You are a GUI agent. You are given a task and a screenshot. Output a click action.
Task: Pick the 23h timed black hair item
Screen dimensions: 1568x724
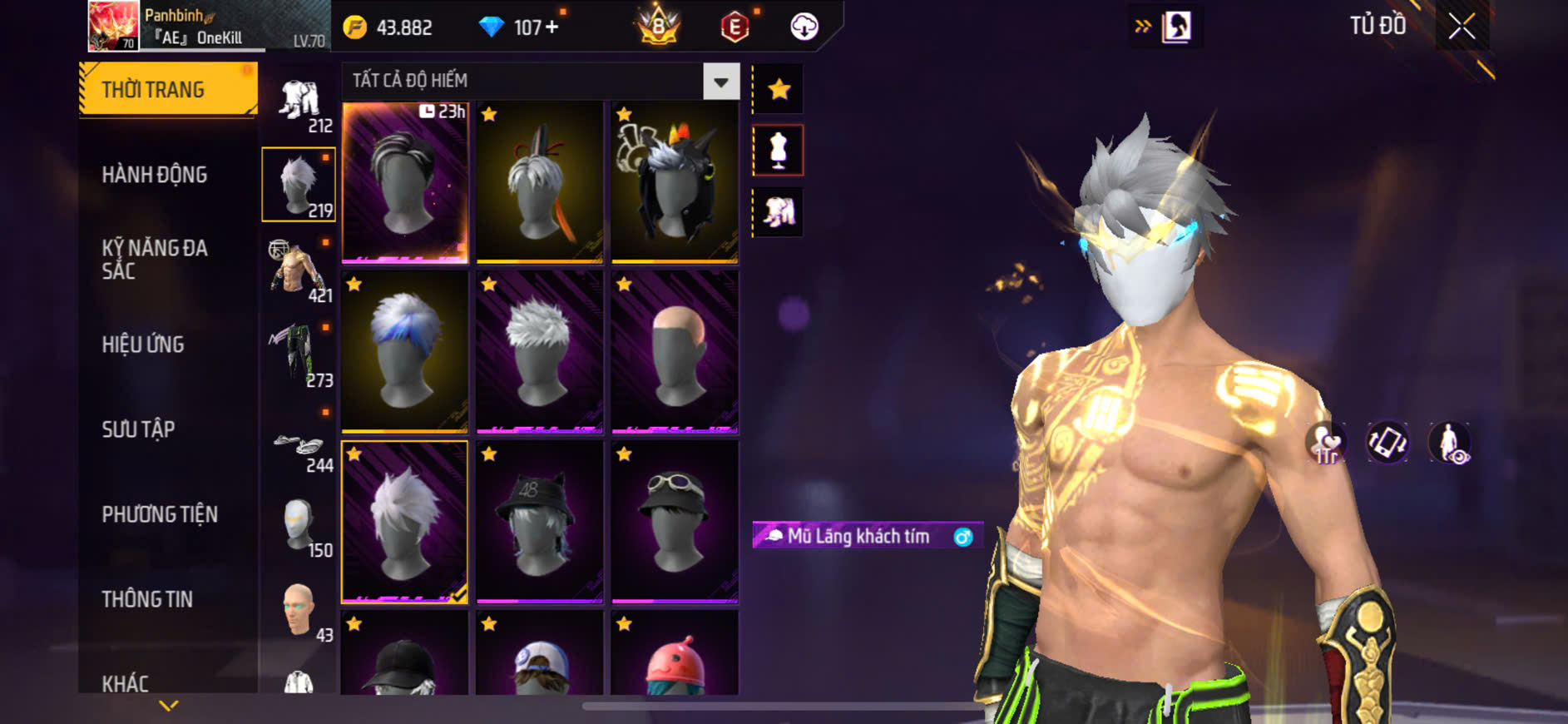[405, 181]
